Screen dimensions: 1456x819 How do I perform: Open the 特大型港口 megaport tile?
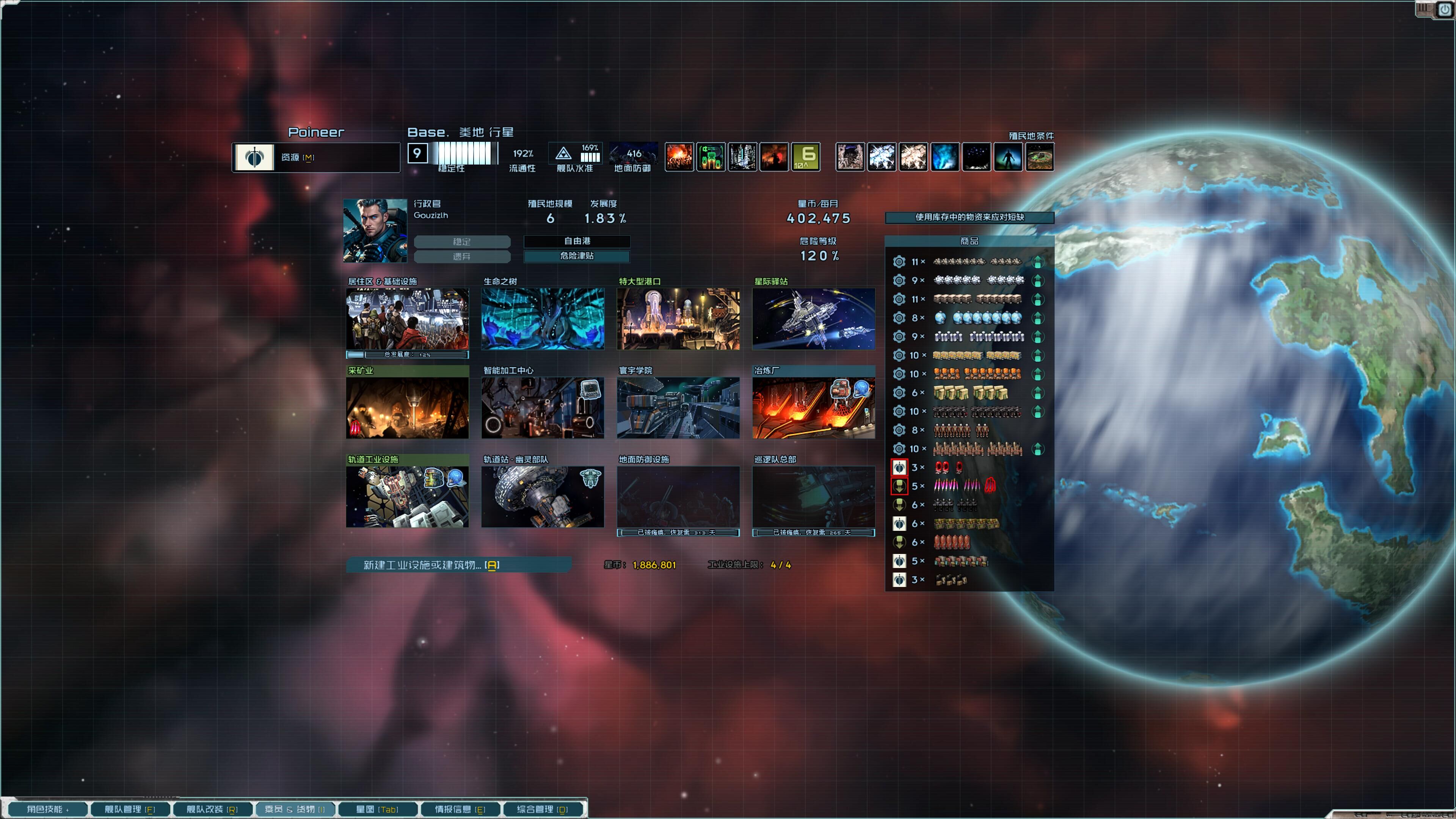[x=678, y=319]
